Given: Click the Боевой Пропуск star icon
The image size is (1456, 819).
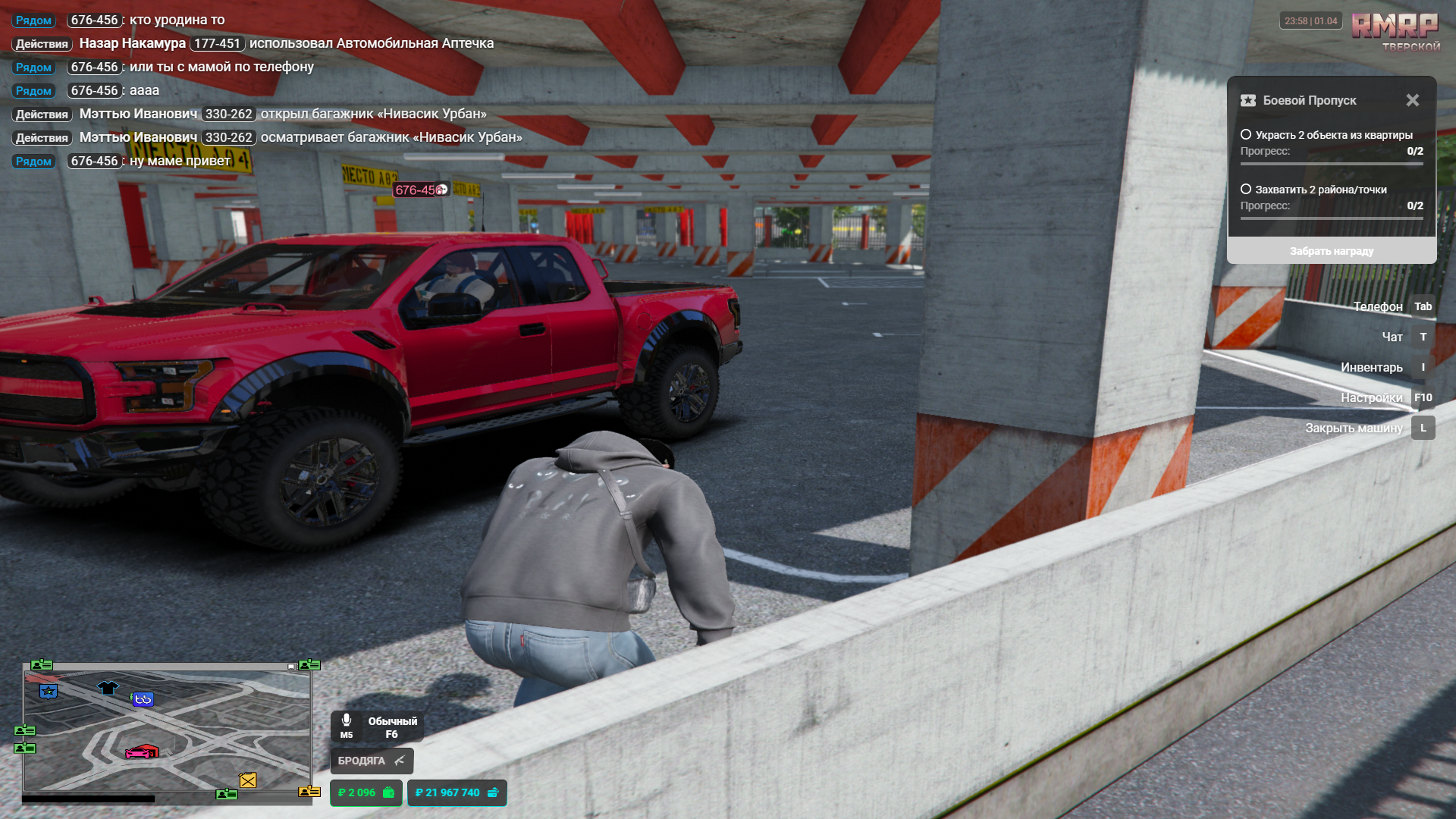Looking at the screenshot, I should (x=1248, y=100).
